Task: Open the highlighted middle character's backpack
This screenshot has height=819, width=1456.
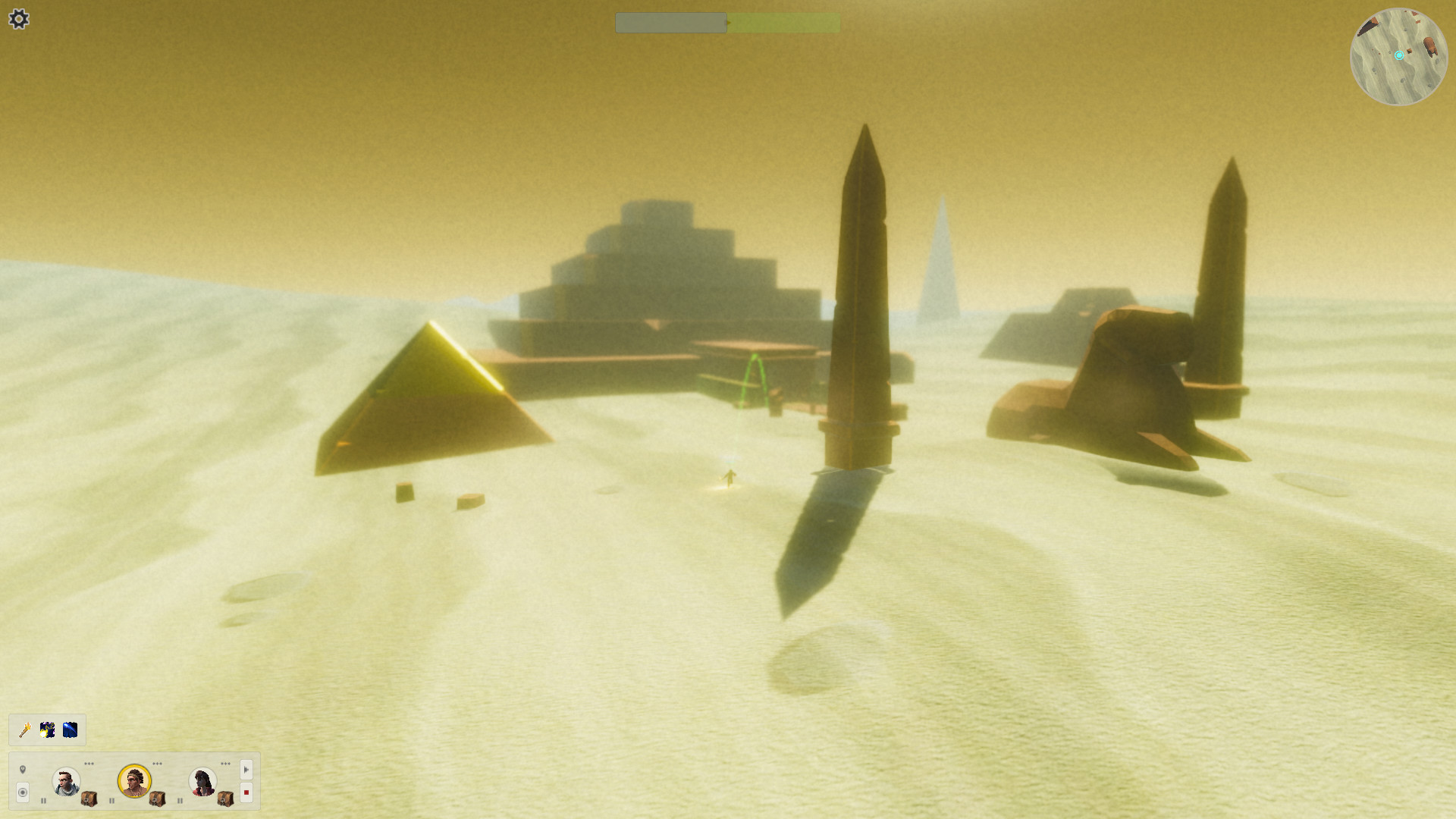Action: pos(156,800)
